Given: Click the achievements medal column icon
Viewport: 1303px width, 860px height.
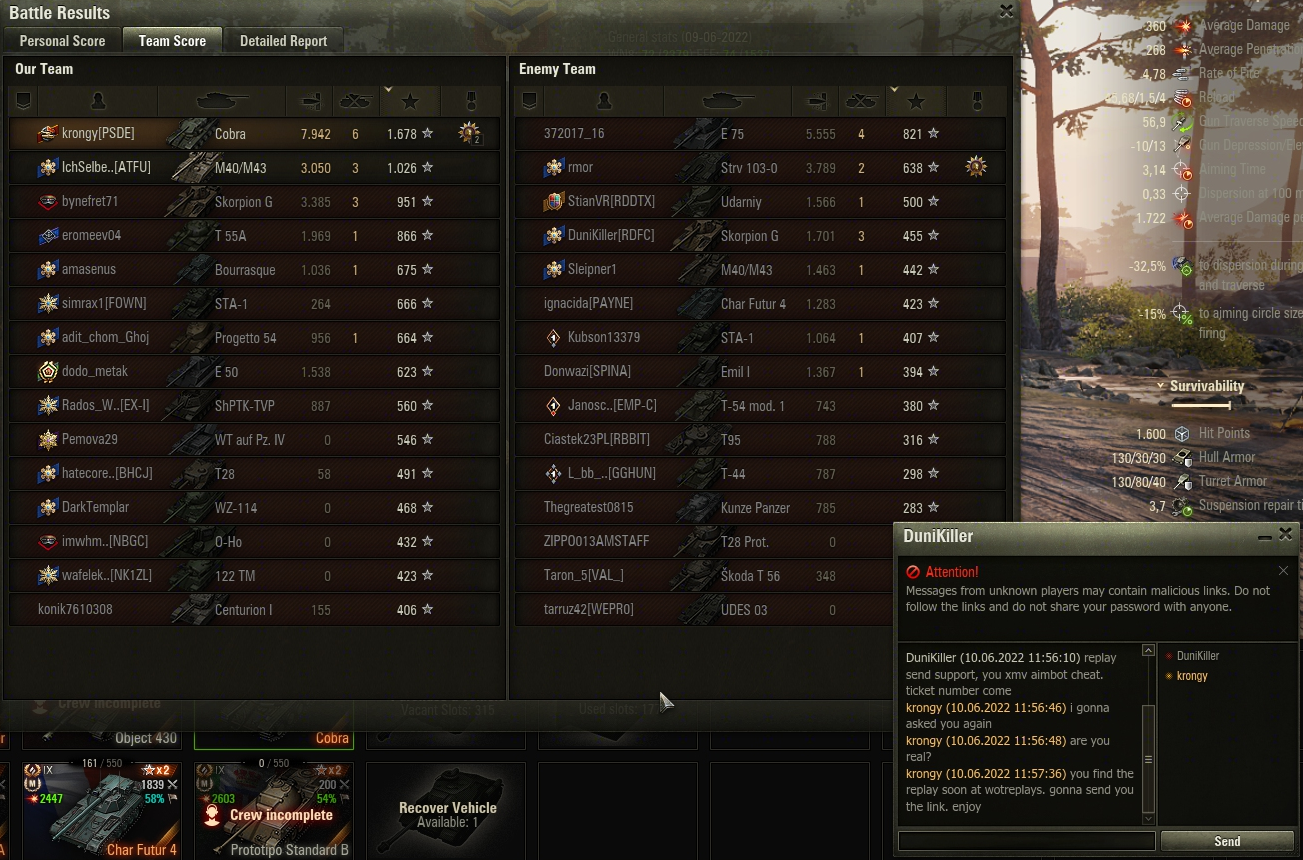Looking at the screenshot, I should 470,100.
